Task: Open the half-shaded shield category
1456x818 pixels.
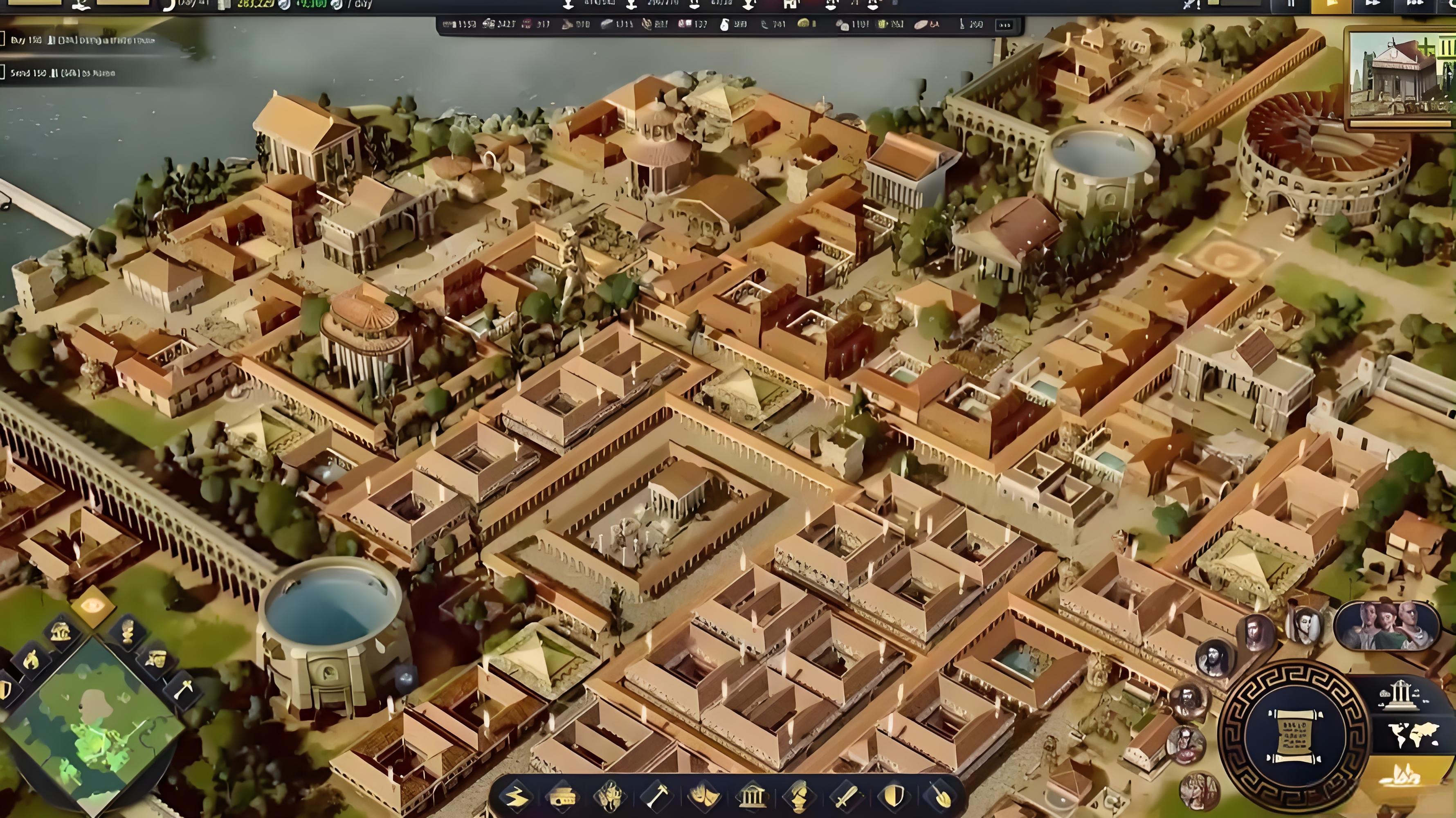Action: coord(893,796)
